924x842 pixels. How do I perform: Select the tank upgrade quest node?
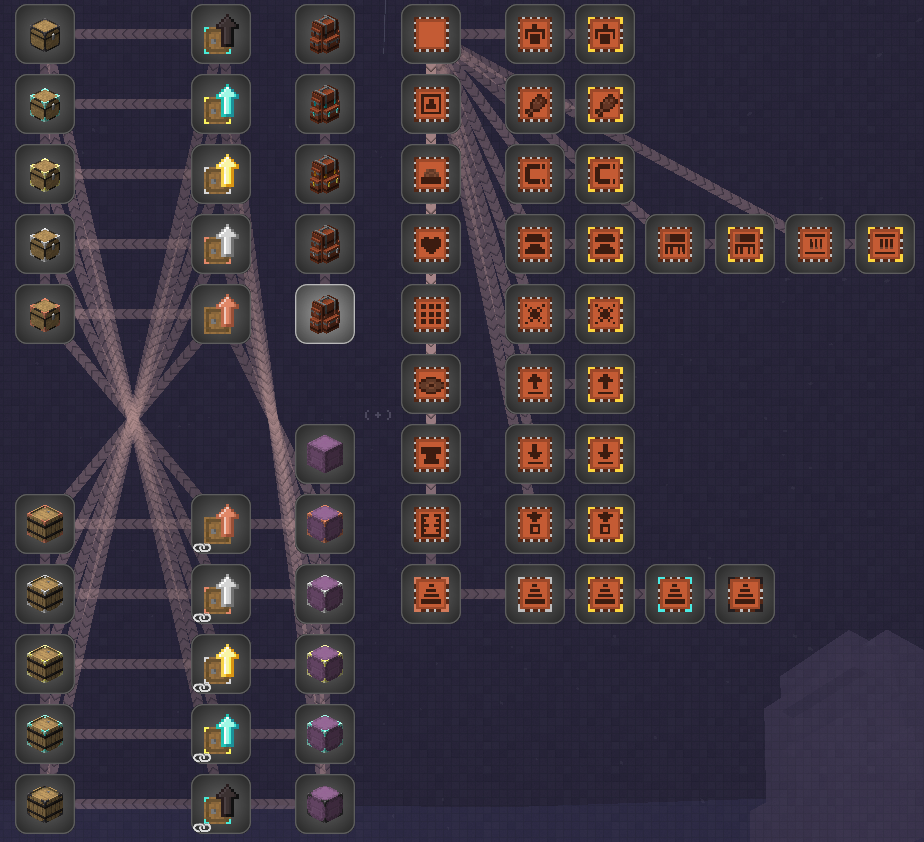(431, 524)
